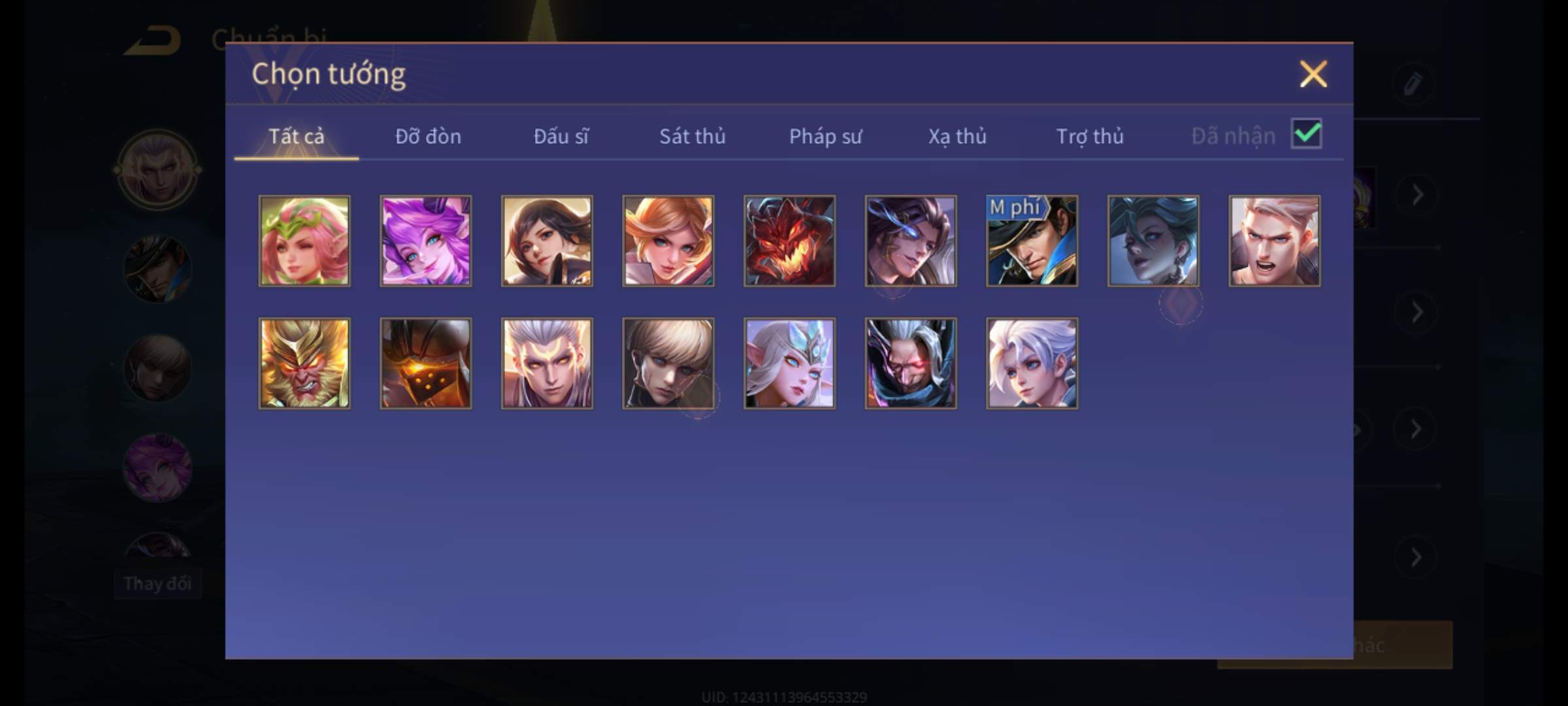Screen dimensions: 1568x706
Task: Open the Đỡ đòn hero category
Action: (428, 136)
